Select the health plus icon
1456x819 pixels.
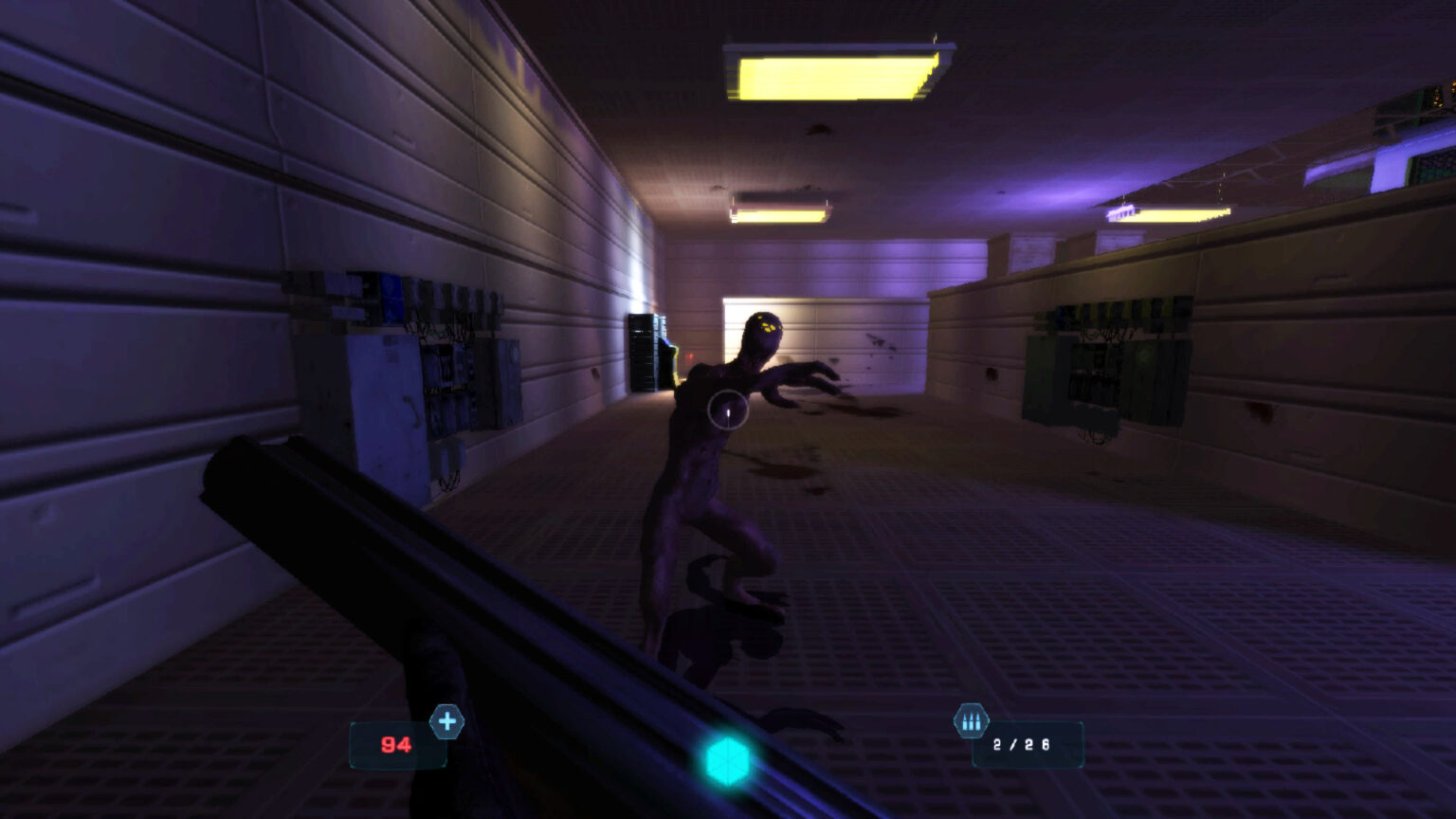tap(447, 722)
